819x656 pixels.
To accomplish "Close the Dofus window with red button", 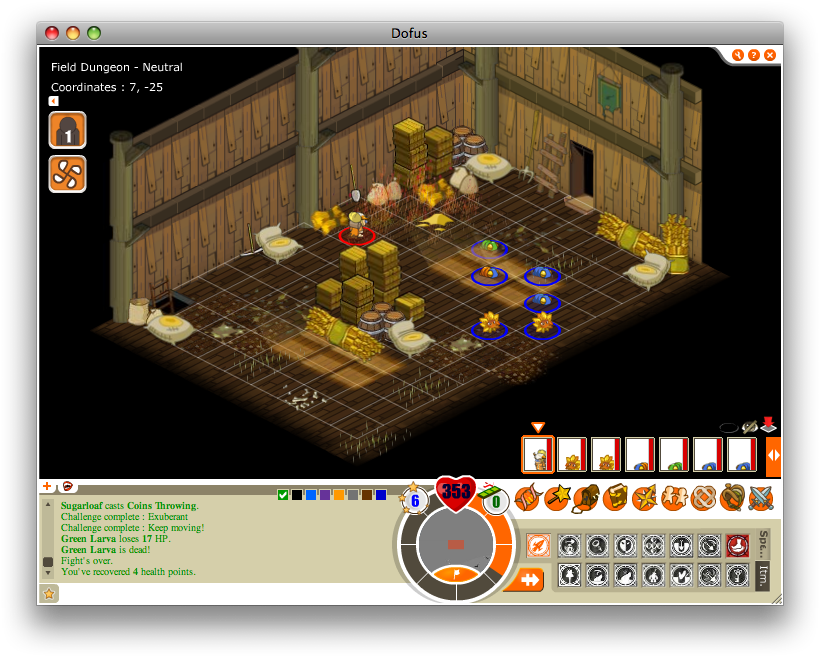I will click(52, 33).
